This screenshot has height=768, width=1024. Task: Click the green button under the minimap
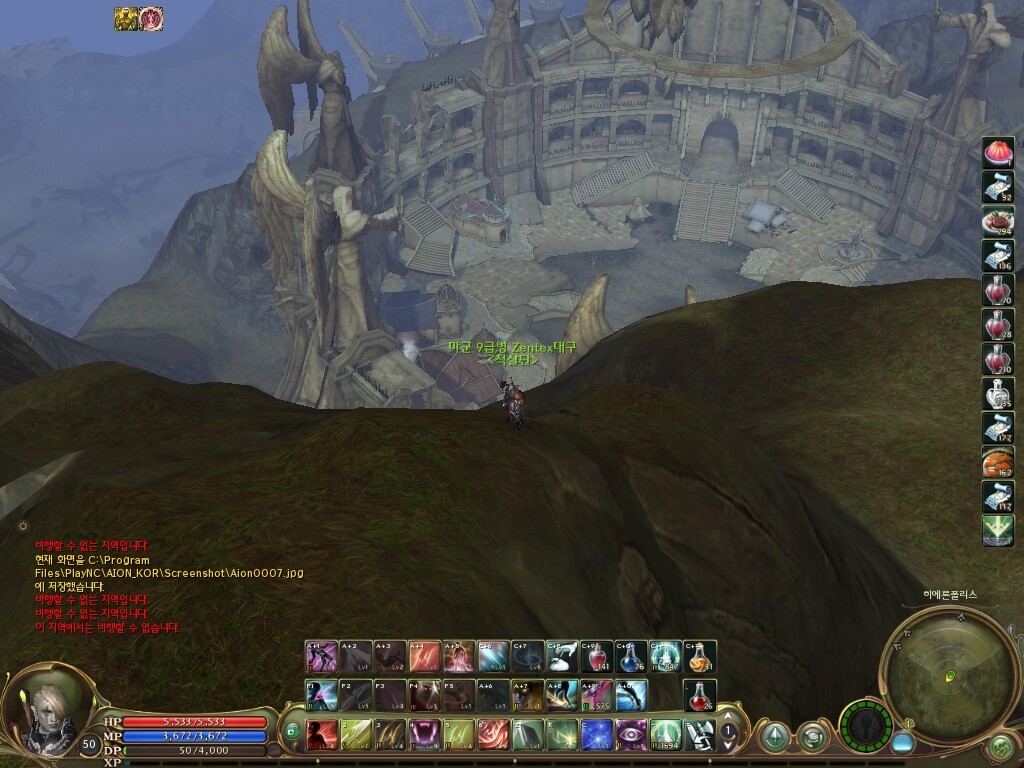999,746
